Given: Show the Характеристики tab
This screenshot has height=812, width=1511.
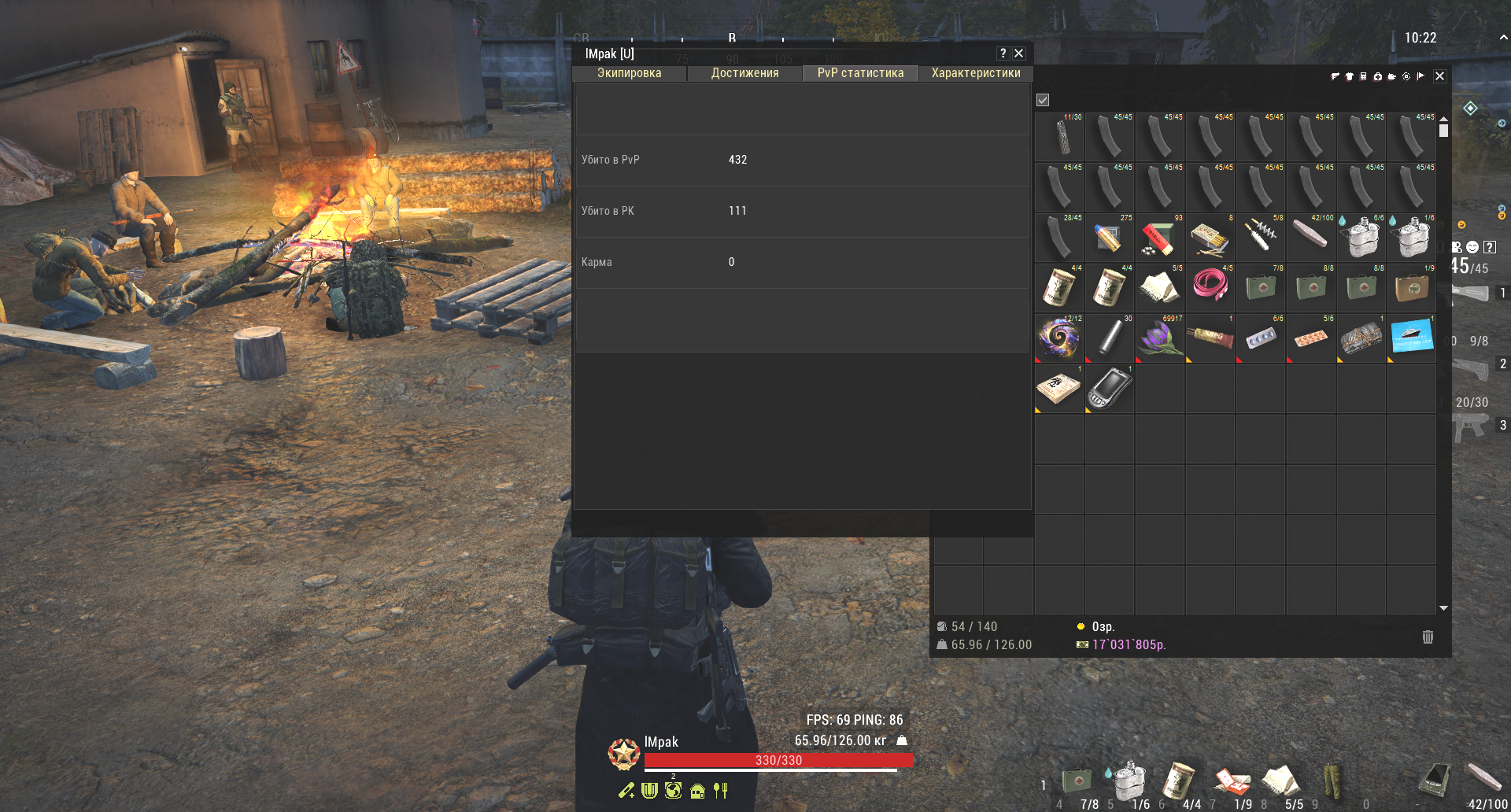Looking at the screenshot, I should coord(976,73).
